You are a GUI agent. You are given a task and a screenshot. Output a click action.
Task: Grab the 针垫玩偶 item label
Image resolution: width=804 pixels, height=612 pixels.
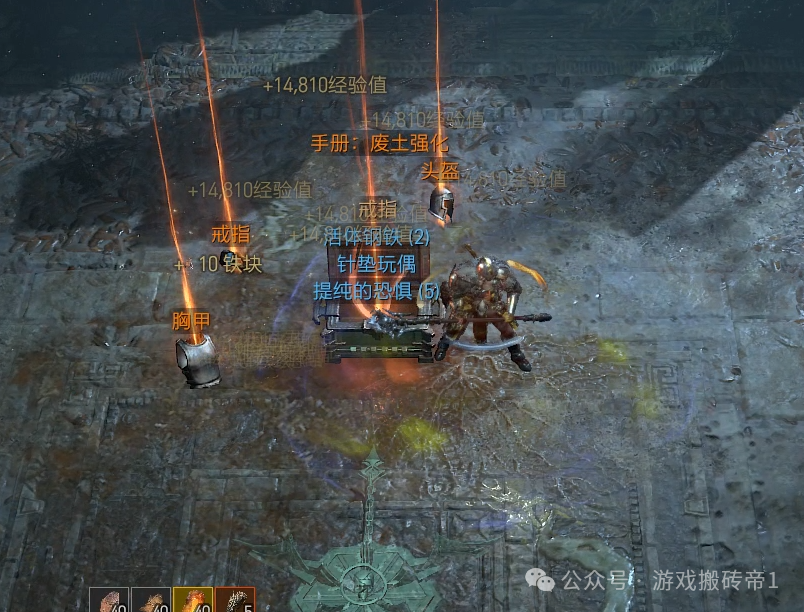click(x=375, y=264)
